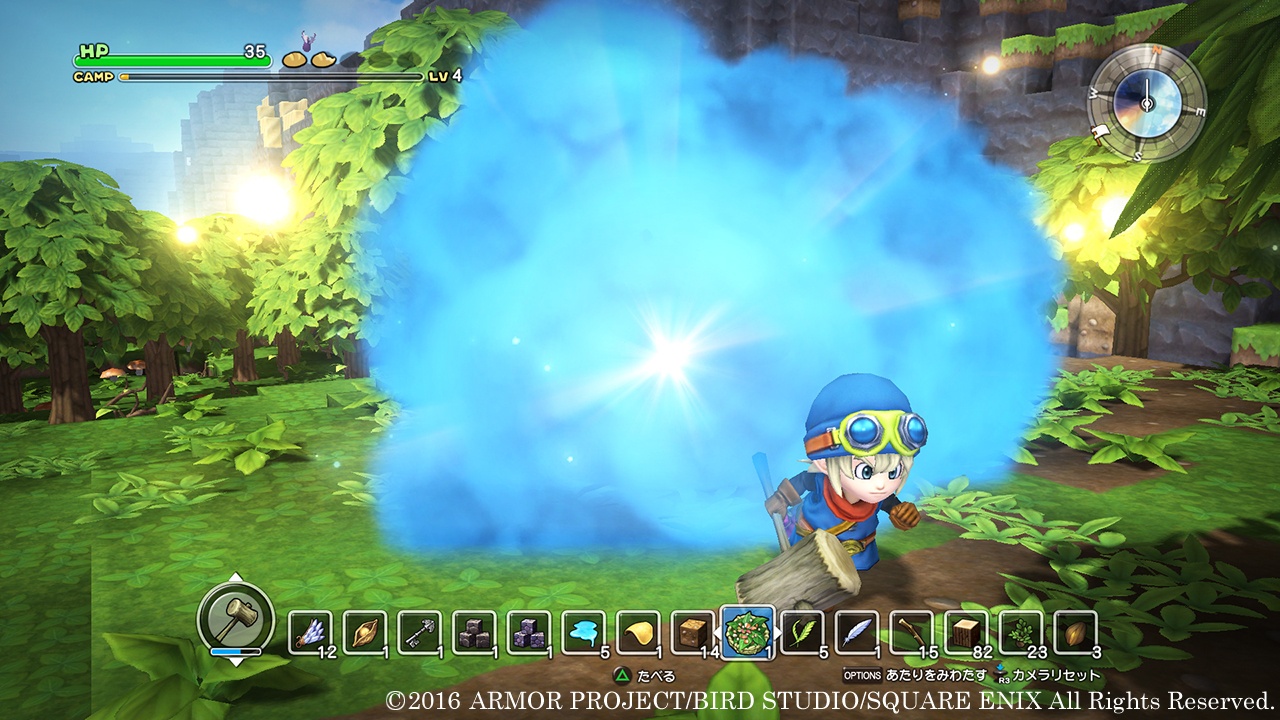
Task: Select the wood log stack of 82
Action: click(966, 632)
